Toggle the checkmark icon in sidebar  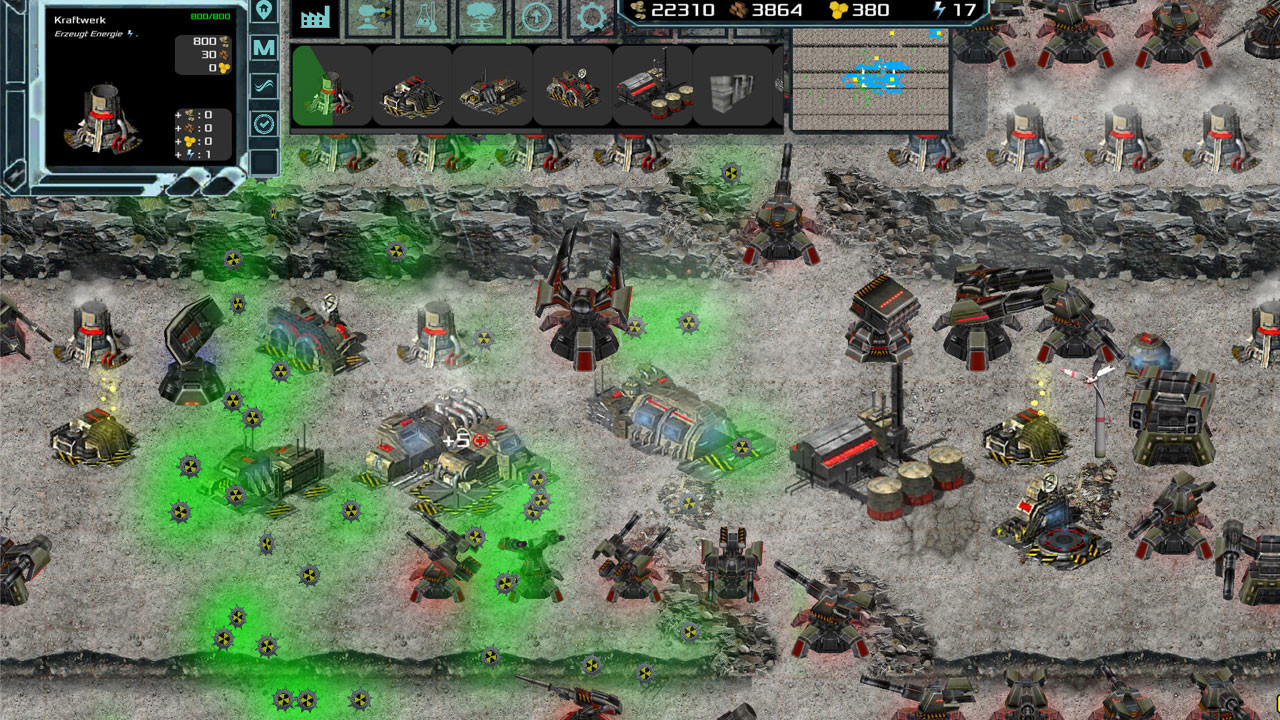pos(262,122)
